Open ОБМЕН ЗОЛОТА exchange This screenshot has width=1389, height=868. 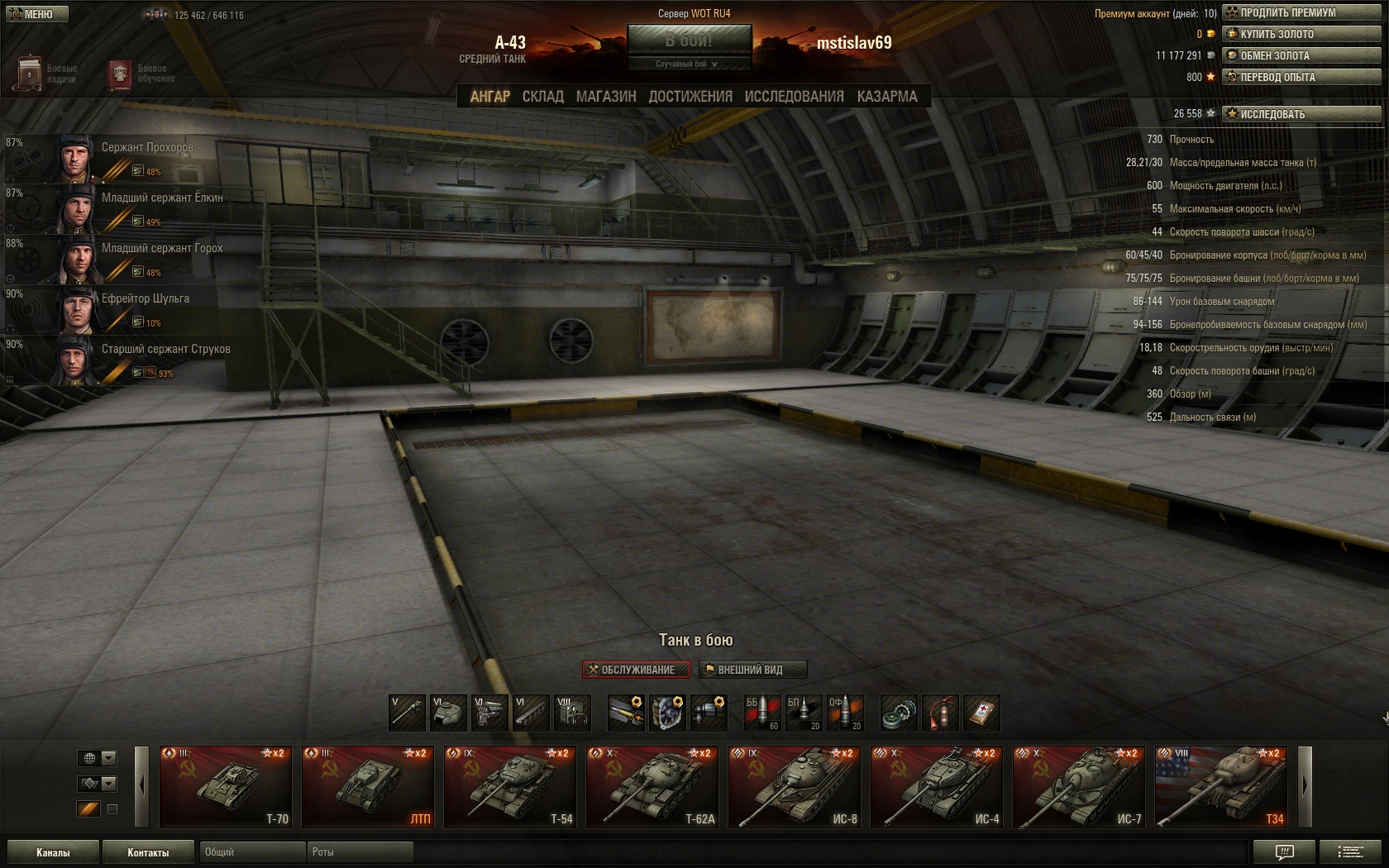(x=1301, y=55)
